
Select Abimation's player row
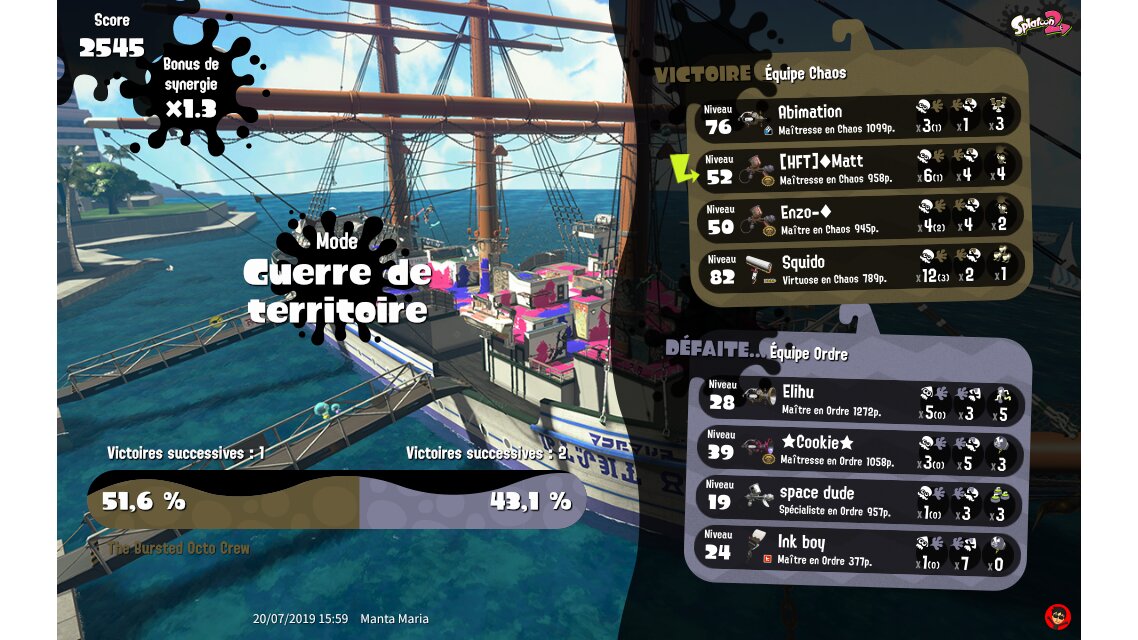click(860, 119)
